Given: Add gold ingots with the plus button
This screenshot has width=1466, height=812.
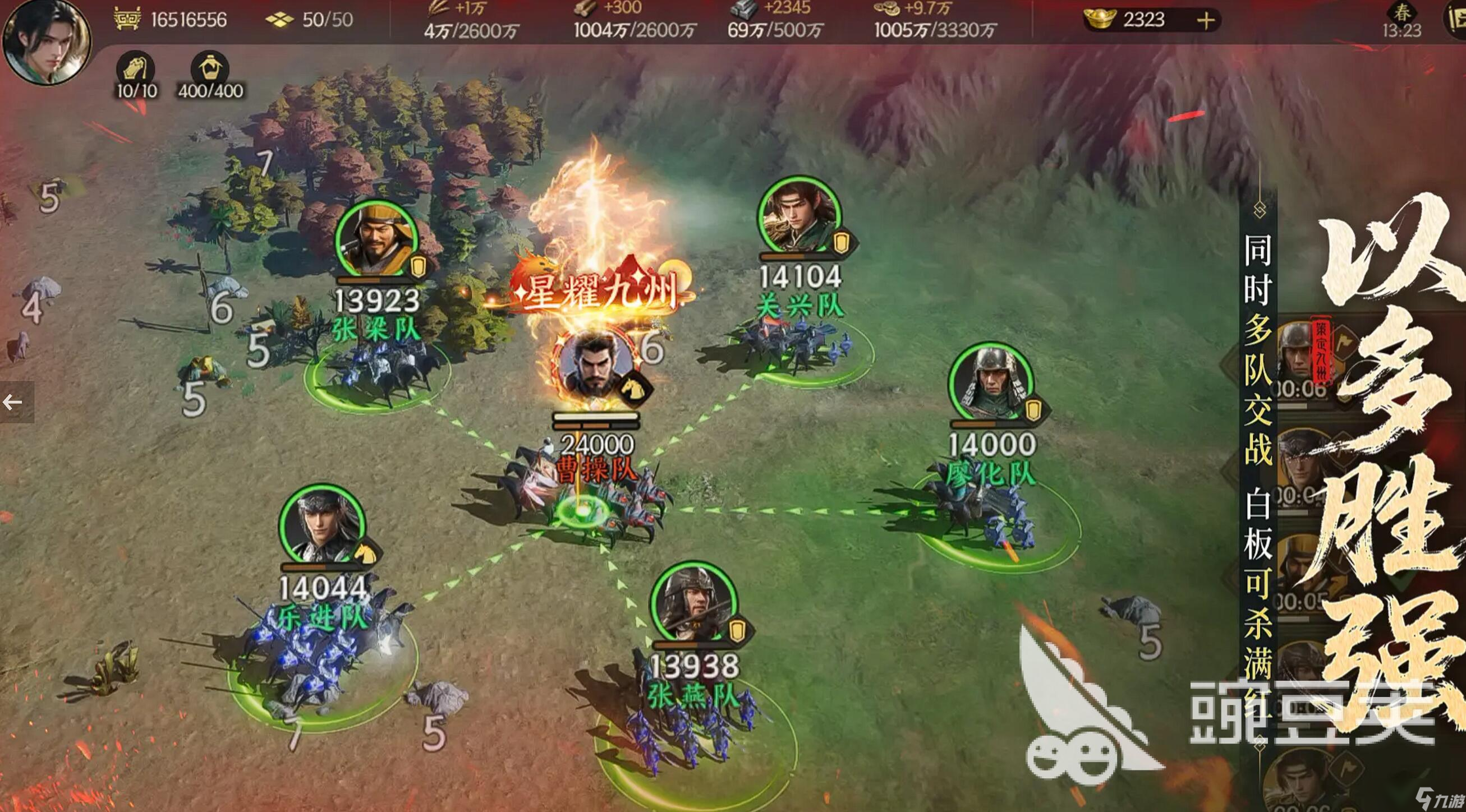Looking at the screenshot, I should click(x=1205, y=21).
